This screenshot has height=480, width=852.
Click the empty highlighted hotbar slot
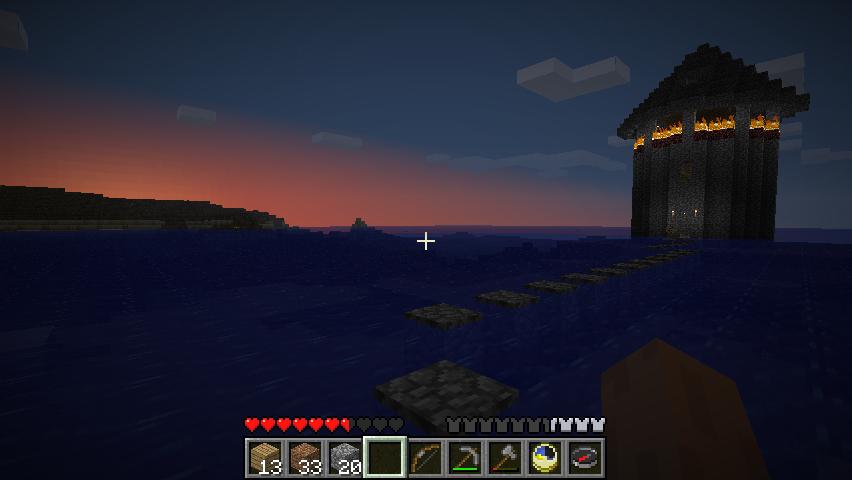[385, 458]
